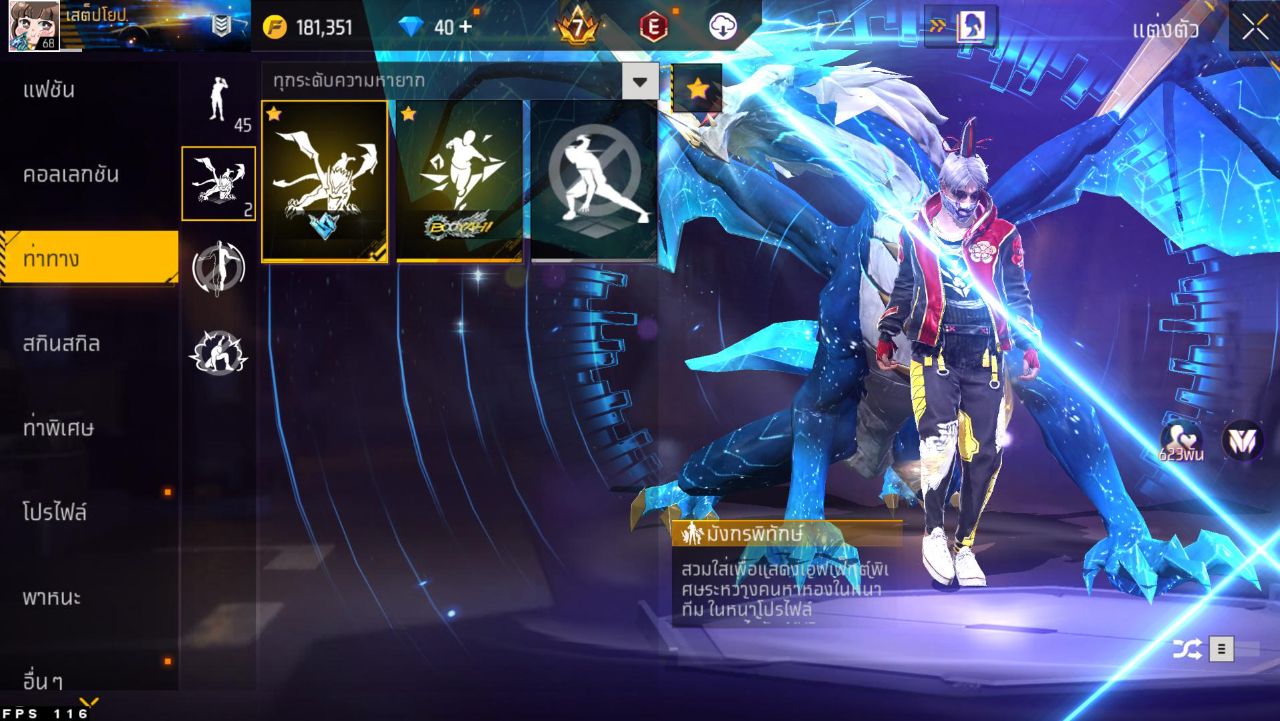Select the BOOYAH emote thumbnail
Screen dimensions: 1280x721
459,178
